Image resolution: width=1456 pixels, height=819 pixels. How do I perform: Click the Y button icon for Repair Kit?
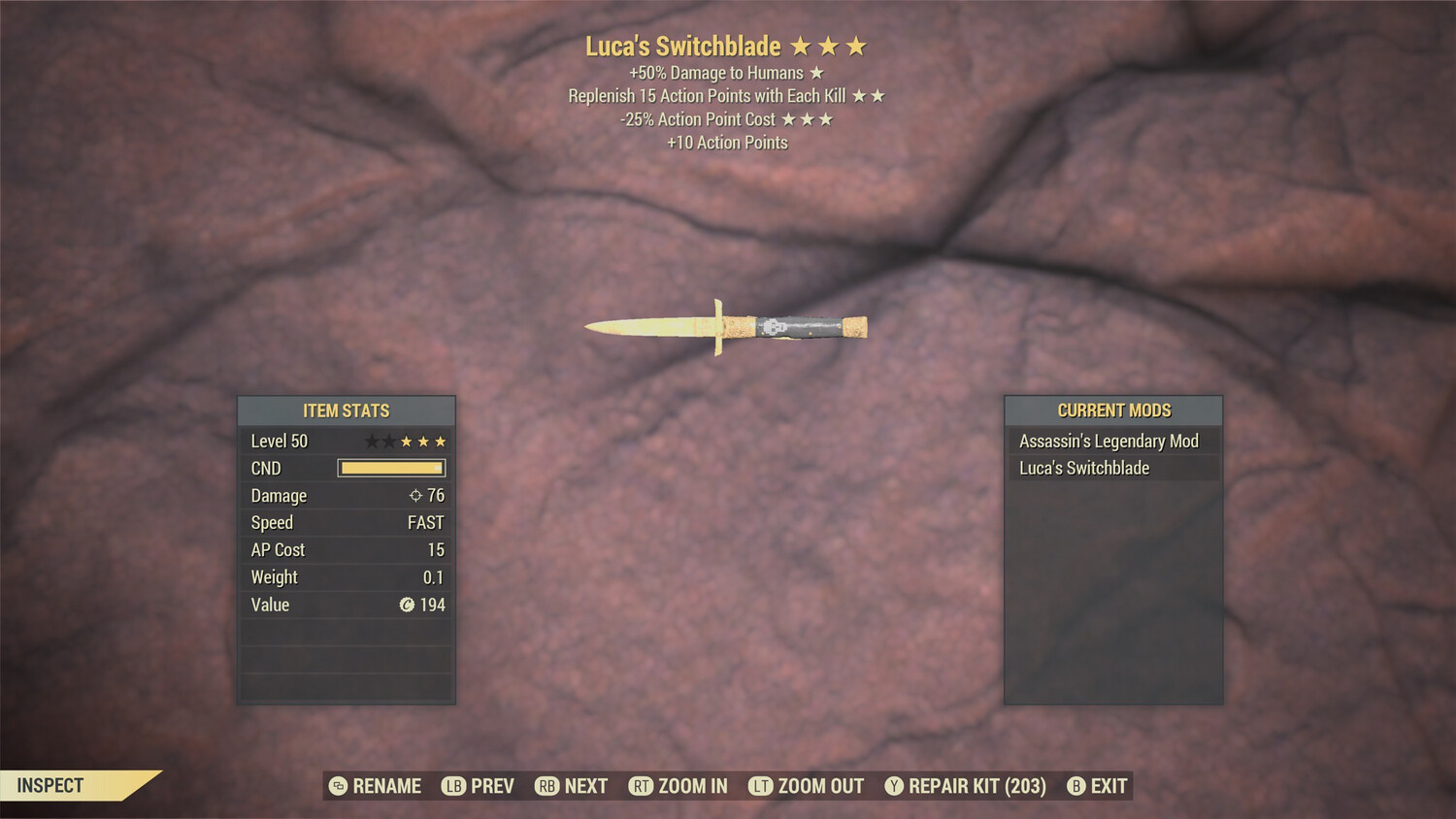pos(894,786)
